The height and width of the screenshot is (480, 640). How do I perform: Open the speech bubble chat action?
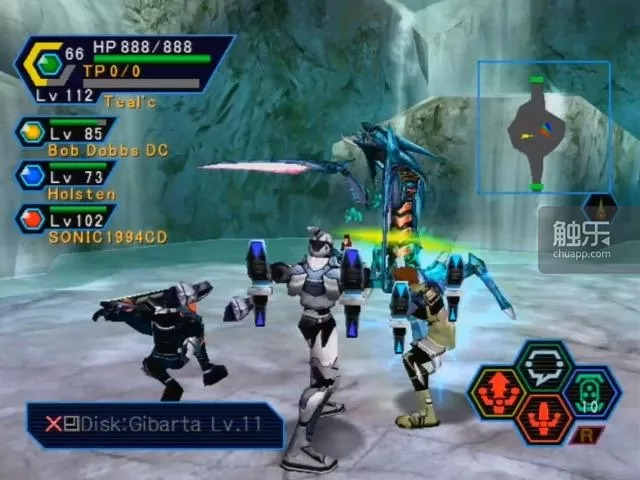(x=543, y=366)
